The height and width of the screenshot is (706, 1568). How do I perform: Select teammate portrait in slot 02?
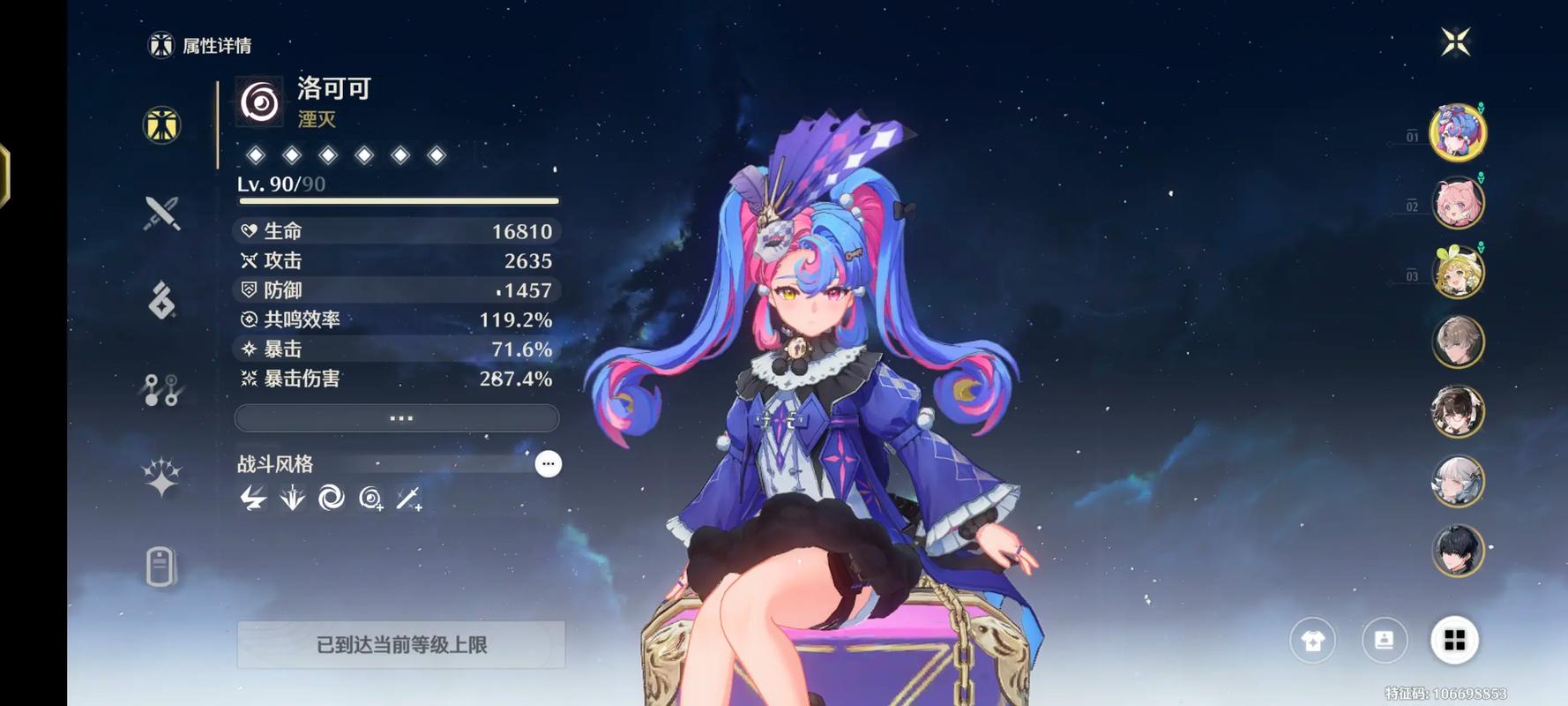tap(1457, 201)
